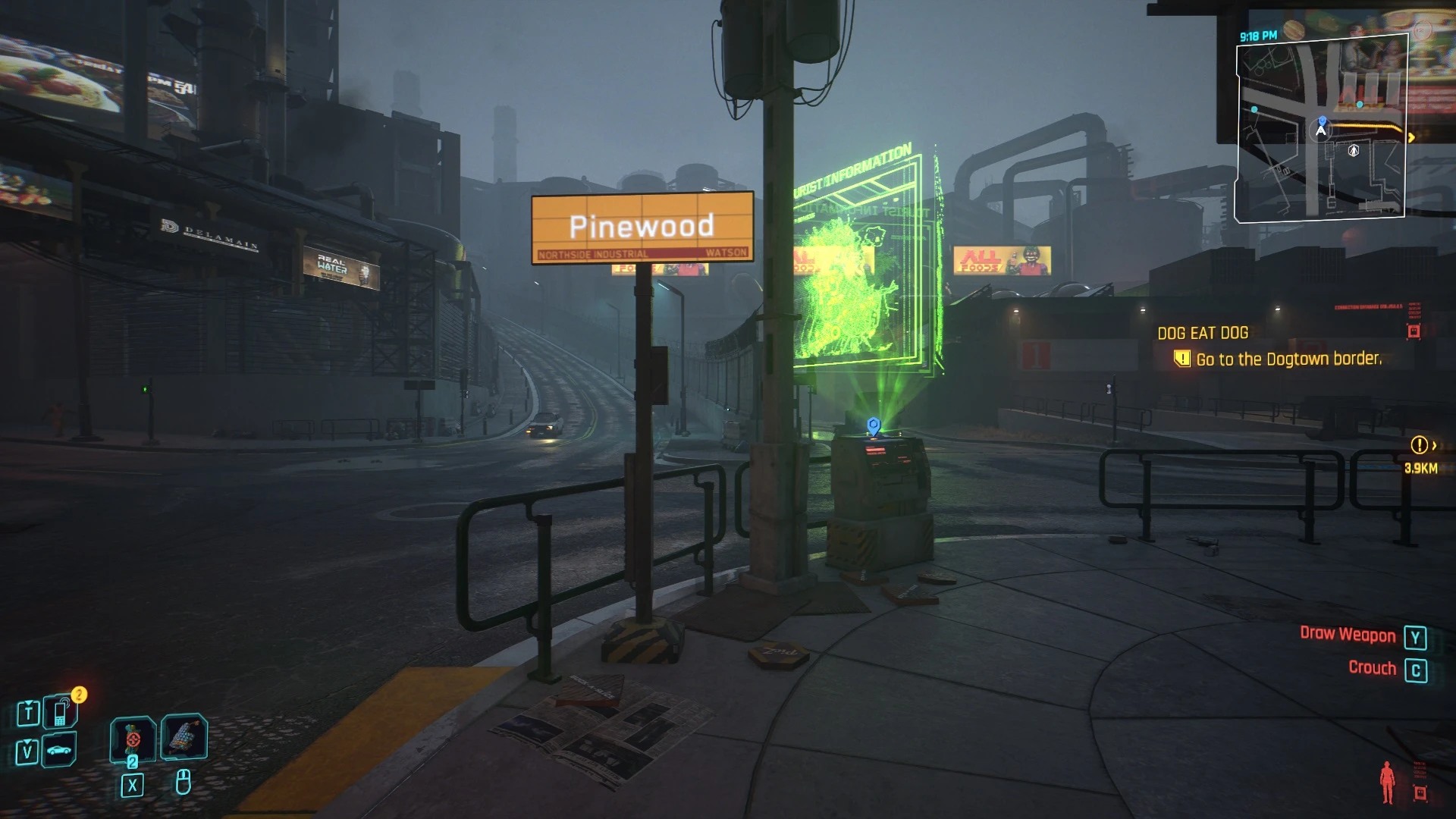Select the DOG EAT DOG quest title
The width and height of the screenshot is (1456, 819).
[1203, 332]
